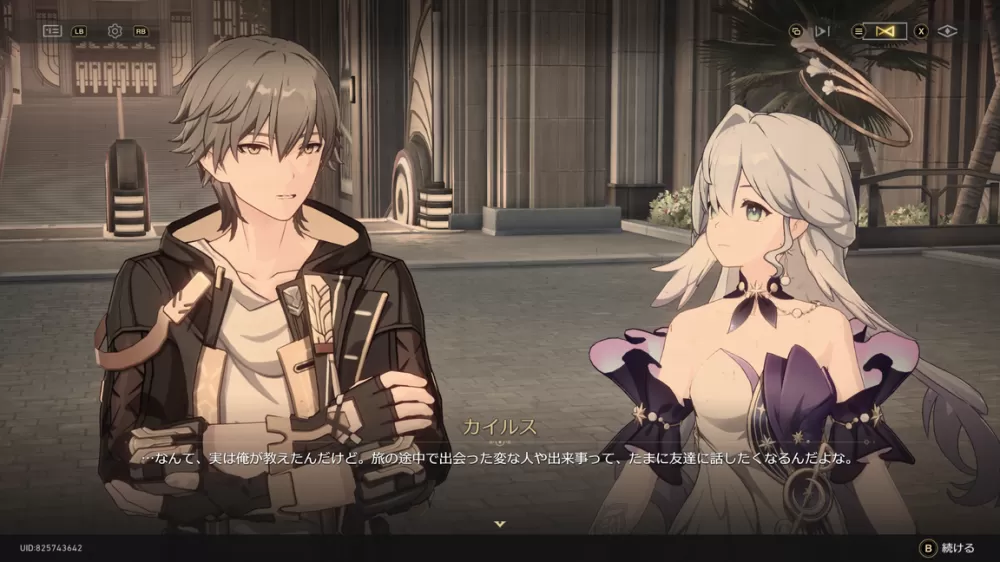Screen dimensions: 1000x562
Task: Hide the interface with the diamond eye icon
Action: point(947,31)
